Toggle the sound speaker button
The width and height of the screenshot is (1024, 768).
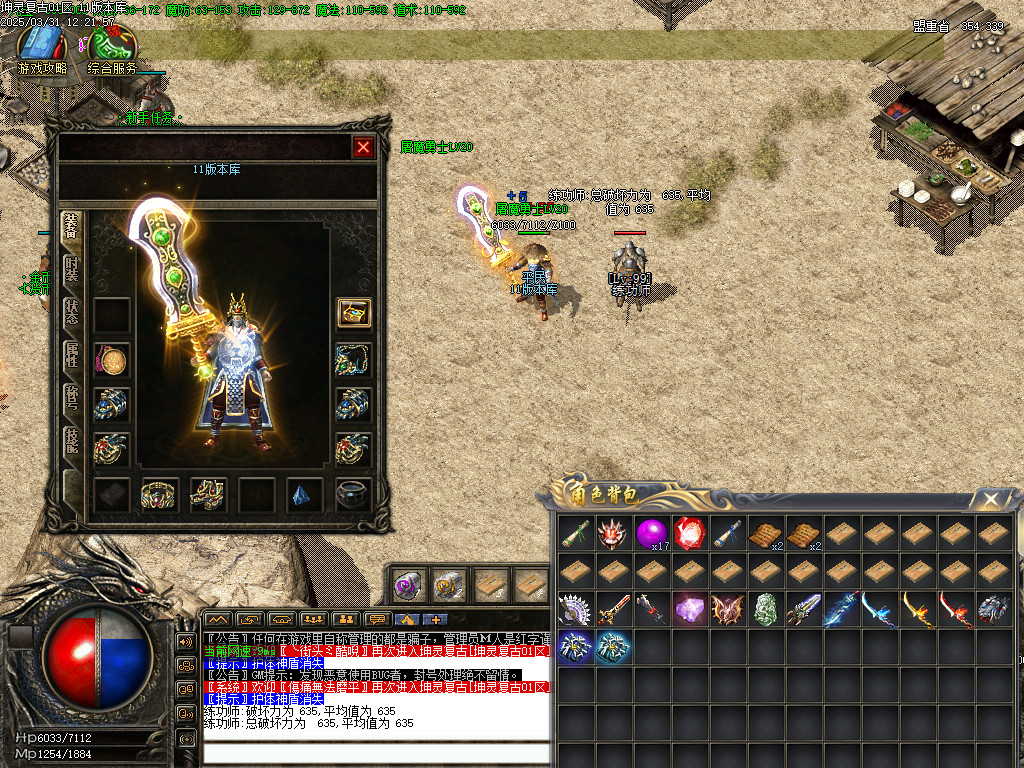click(186, 641)
